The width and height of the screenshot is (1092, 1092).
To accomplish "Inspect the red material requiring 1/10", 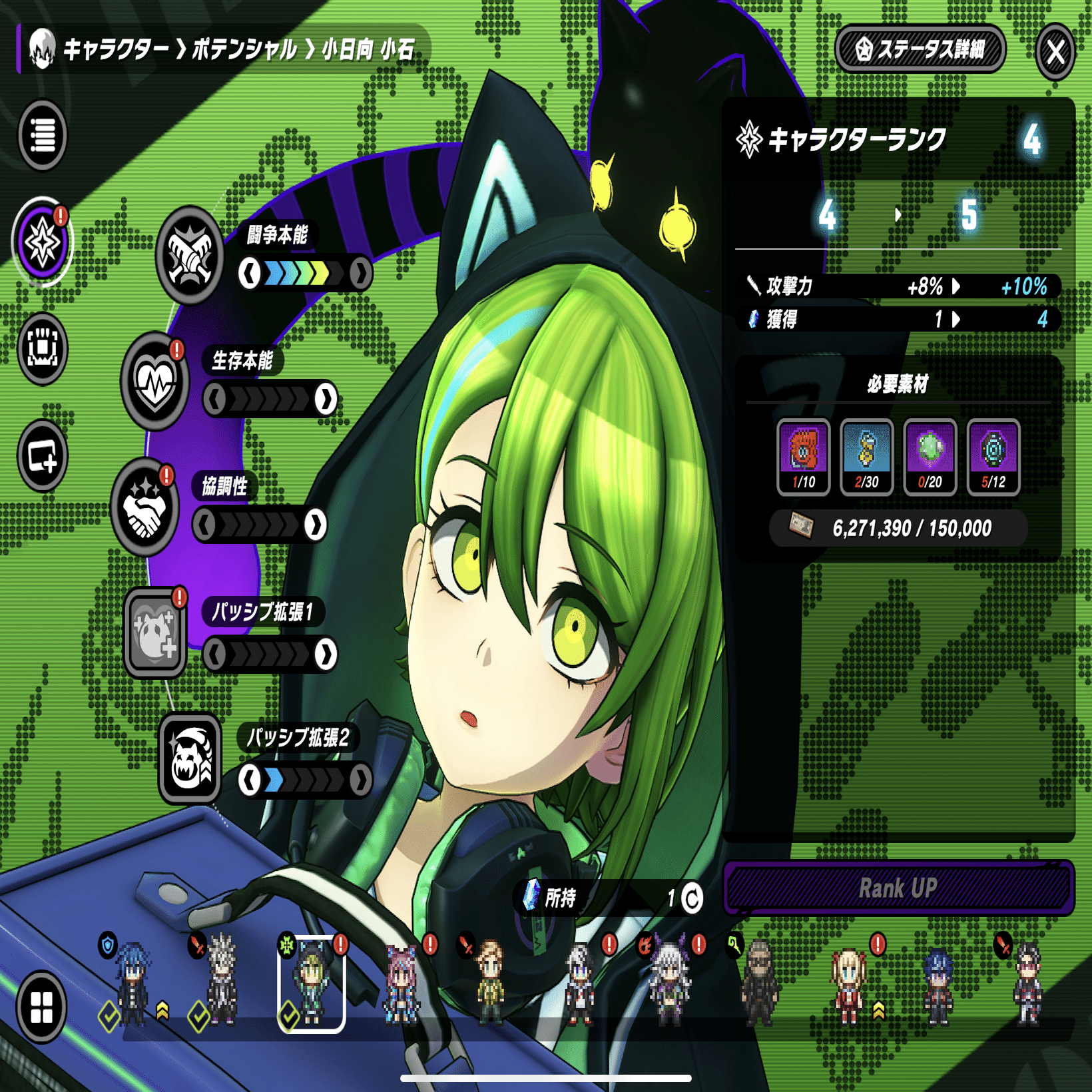I will click(803, 457).
